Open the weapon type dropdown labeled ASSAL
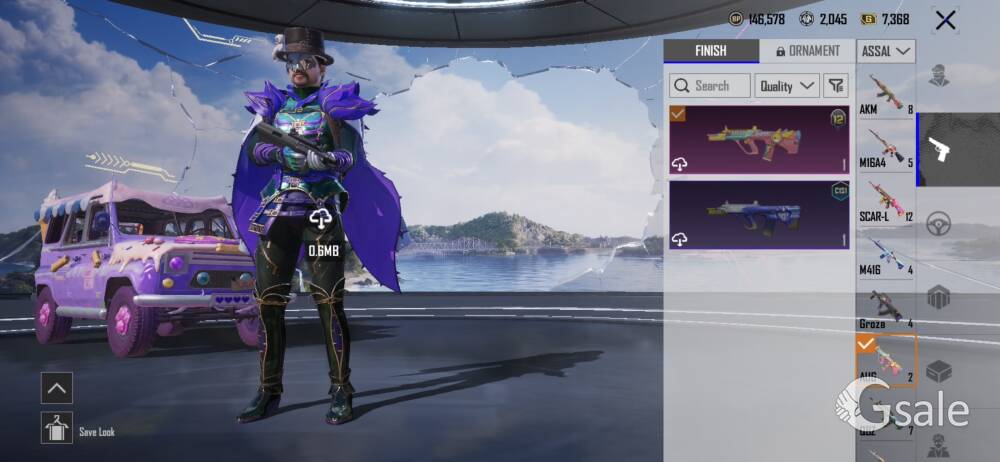This screenshot has width=1000, height=462. [x=886, y=51]
